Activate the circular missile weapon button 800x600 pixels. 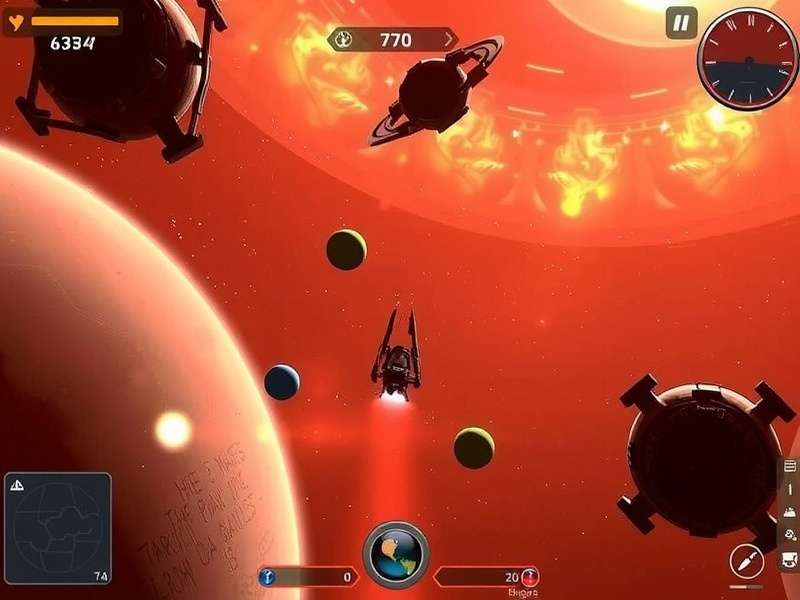tap(746, 559)
